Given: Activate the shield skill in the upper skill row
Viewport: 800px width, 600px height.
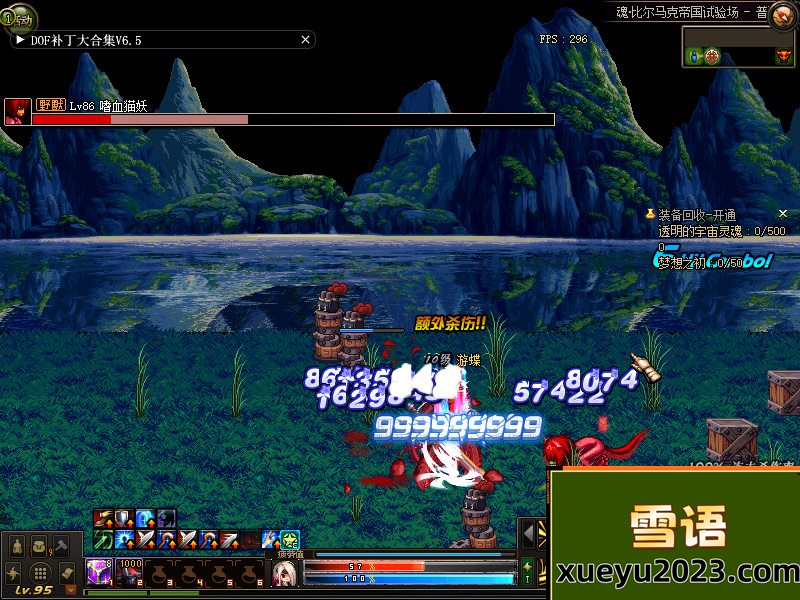Looking at the screenshot, I should pos(124,519).
